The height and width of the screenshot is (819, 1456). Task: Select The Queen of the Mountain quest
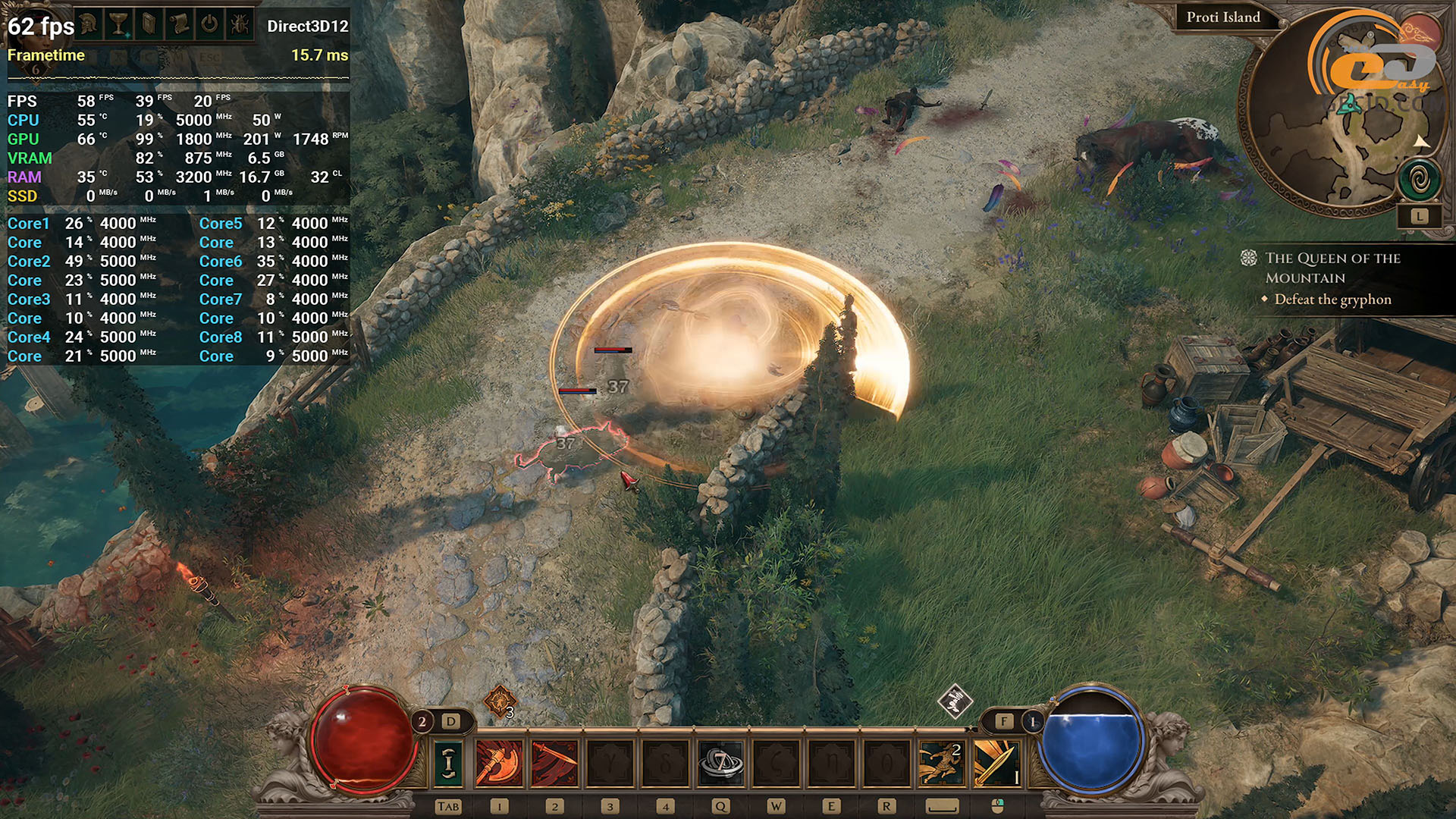click(1332, 268)
